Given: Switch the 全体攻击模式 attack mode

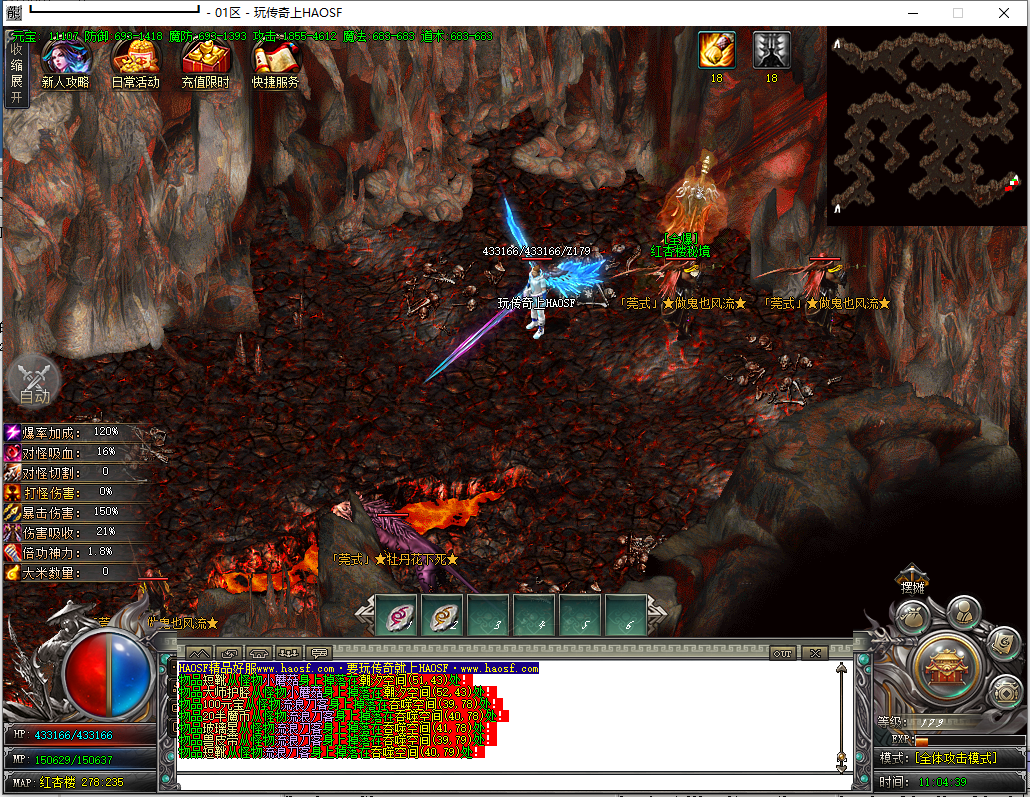Looking at the screenshot, I should point(957,758).
